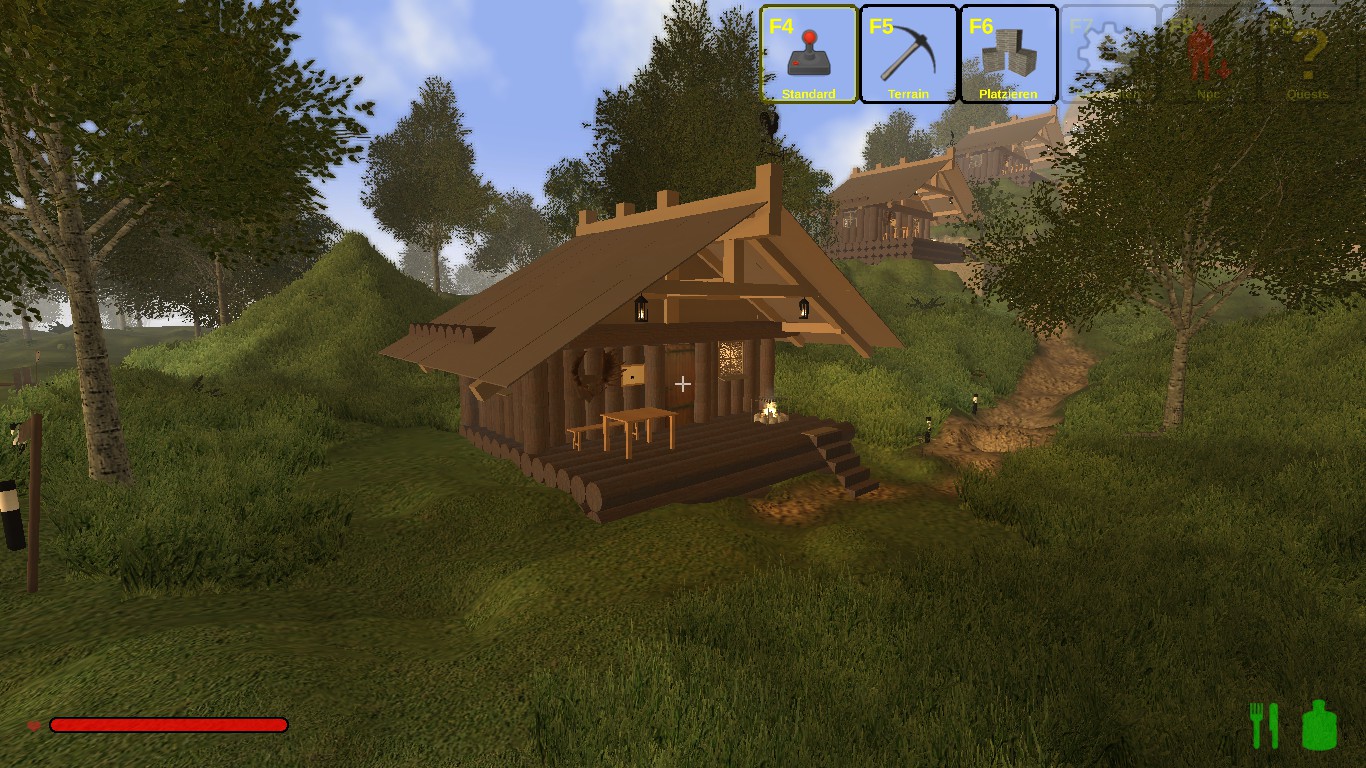1366x768 pixels.
Task: Select the Standard joystick mode
Action: (808, 54)
